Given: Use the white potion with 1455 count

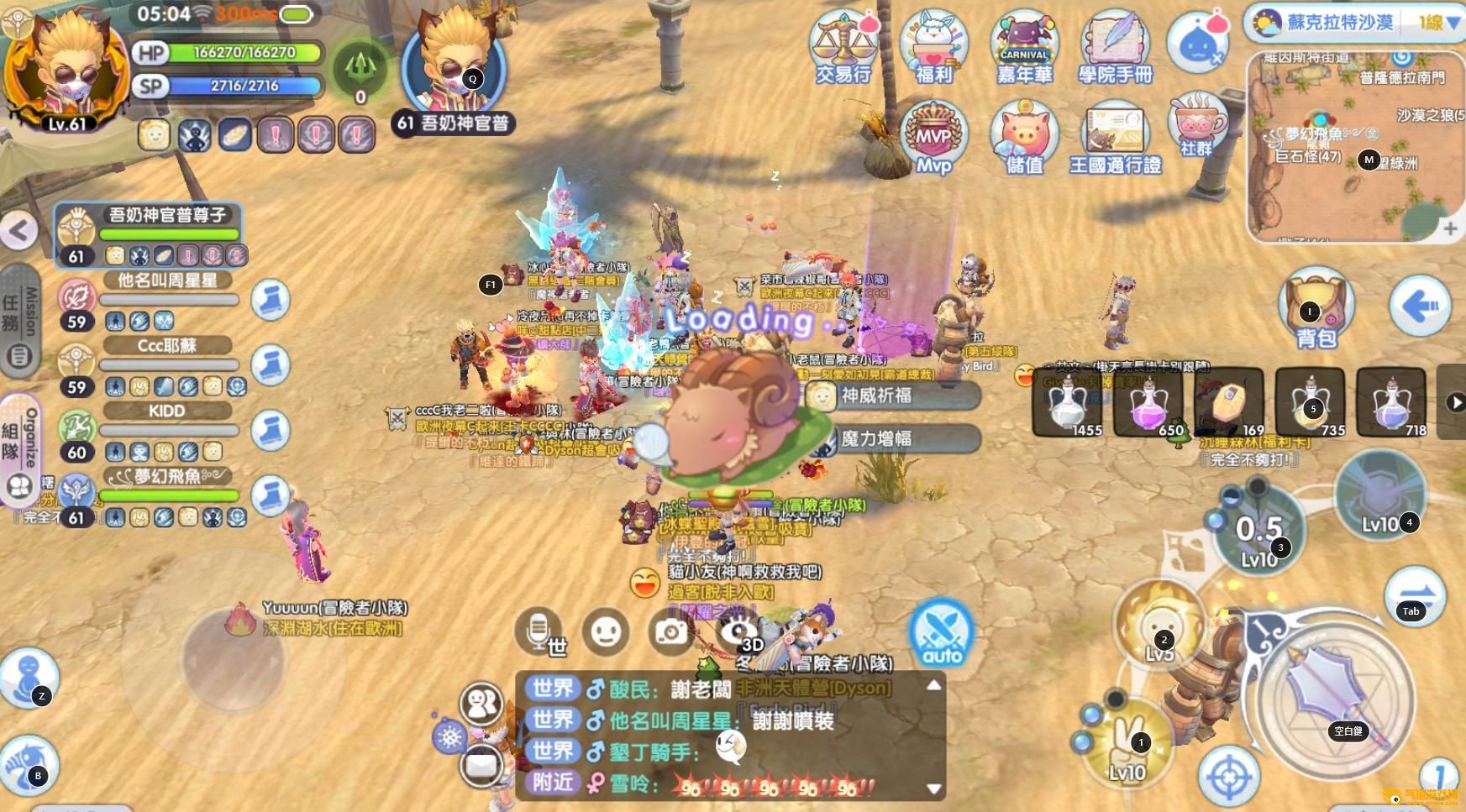Looking at the screenshot, I should (1067, 403).
